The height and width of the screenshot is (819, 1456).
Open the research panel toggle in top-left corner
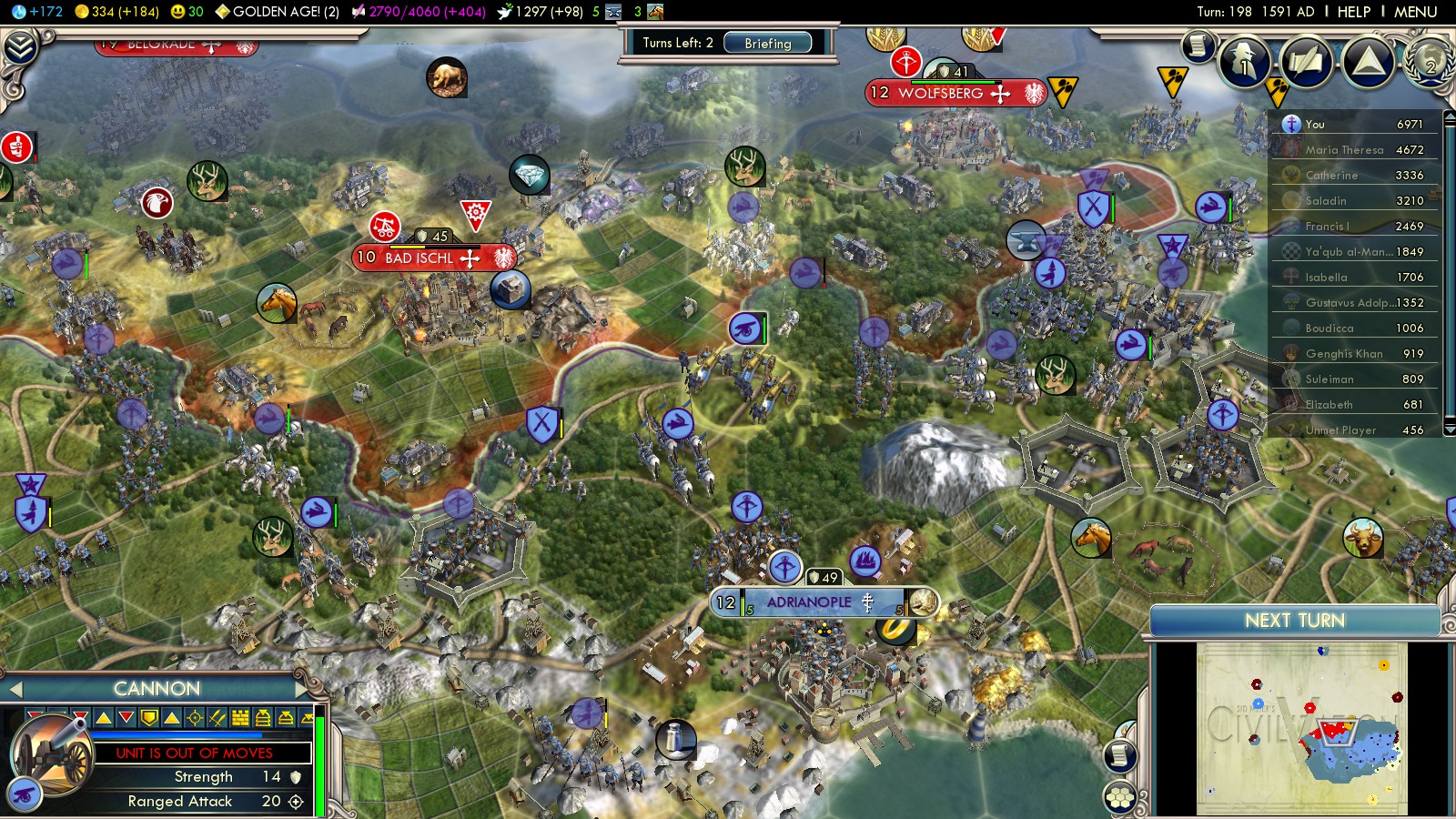(x=20, y=45)
